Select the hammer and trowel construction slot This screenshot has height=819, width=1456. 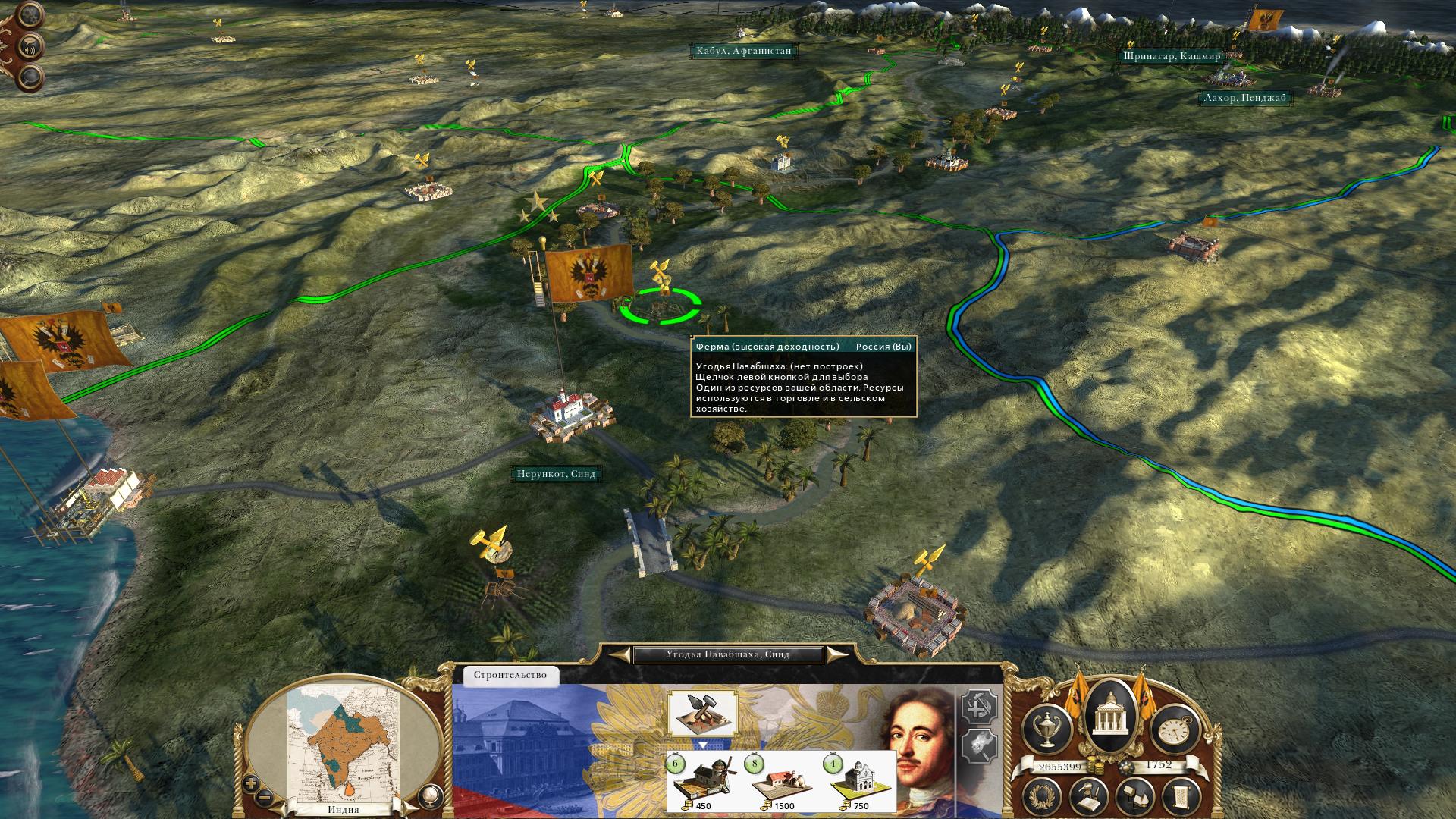tap(702, 714)
